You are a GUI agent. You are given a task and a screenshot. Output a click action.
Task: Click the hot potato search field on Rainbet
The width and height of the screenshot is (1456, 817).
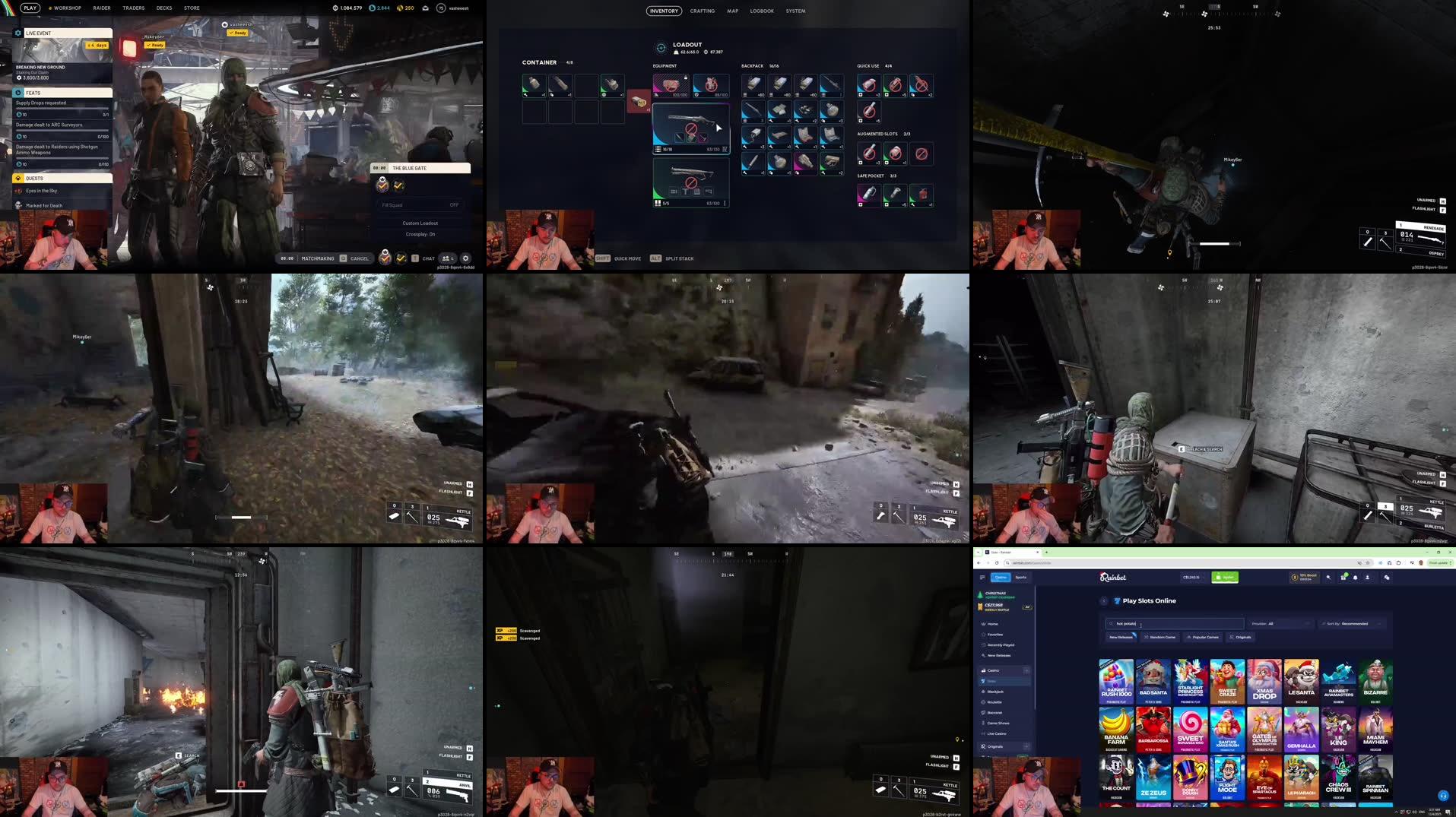pos(1175,624)
